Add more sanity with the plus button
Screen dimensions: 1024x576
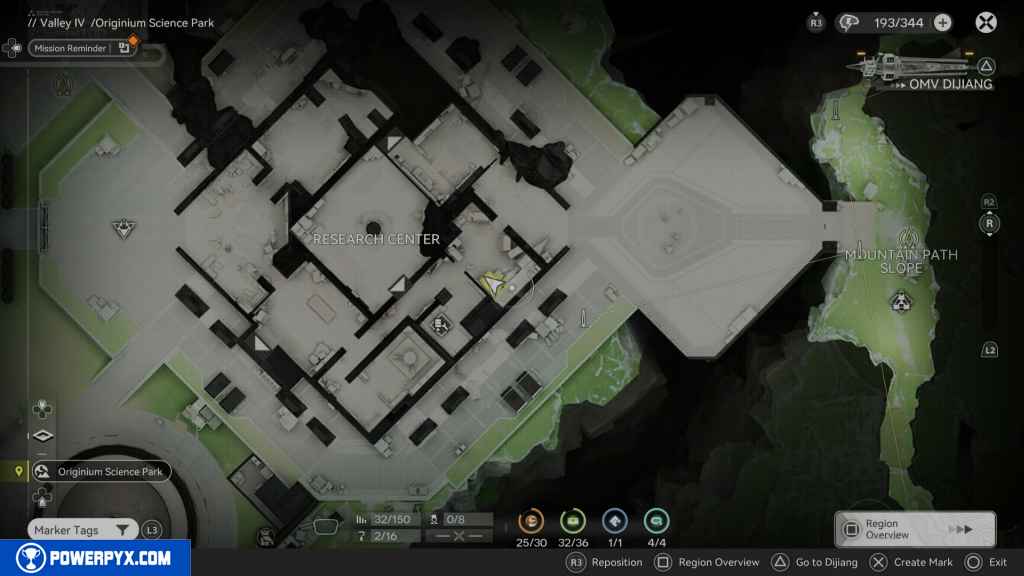pyautogui.click(x=942, y=22)
